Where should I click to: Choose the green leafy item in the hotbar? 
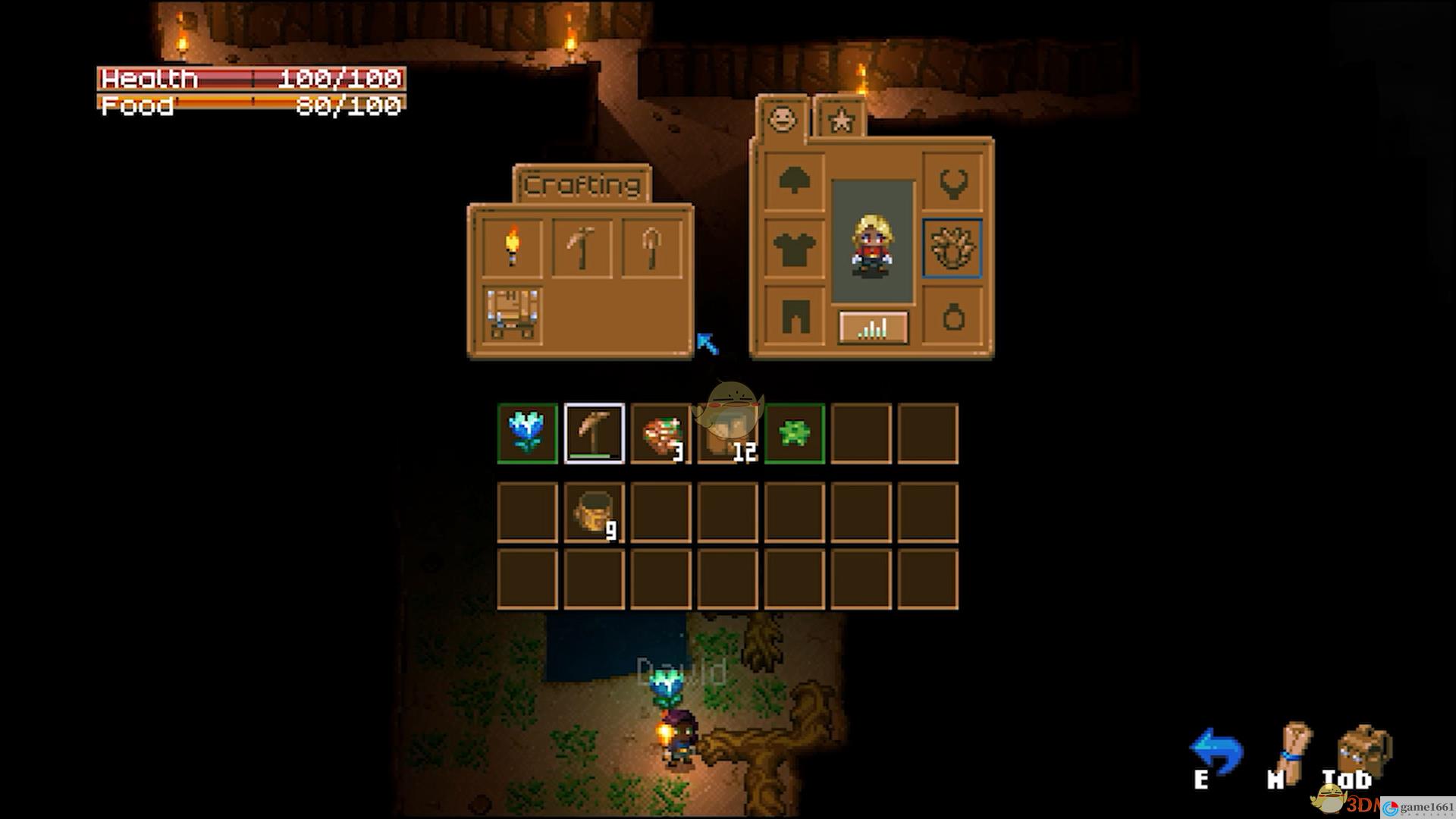click(x=794, y=433)
